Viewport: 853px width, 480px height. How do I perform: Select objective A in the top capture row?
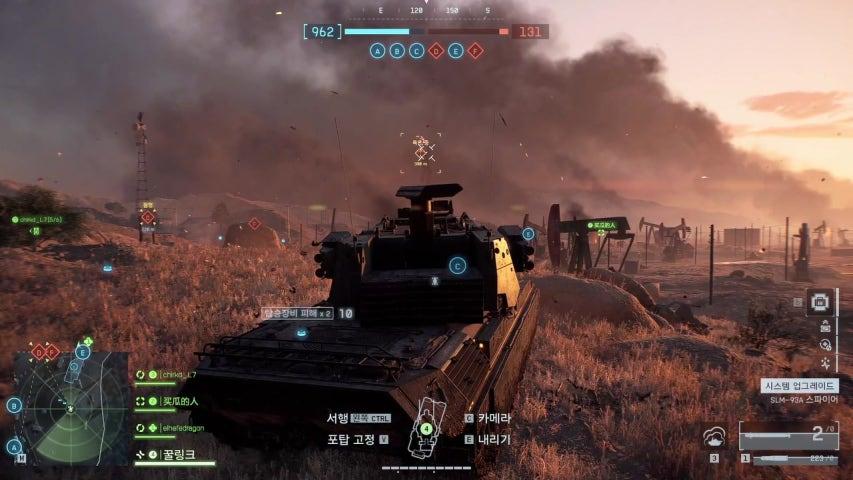click(x=377, y=50)
